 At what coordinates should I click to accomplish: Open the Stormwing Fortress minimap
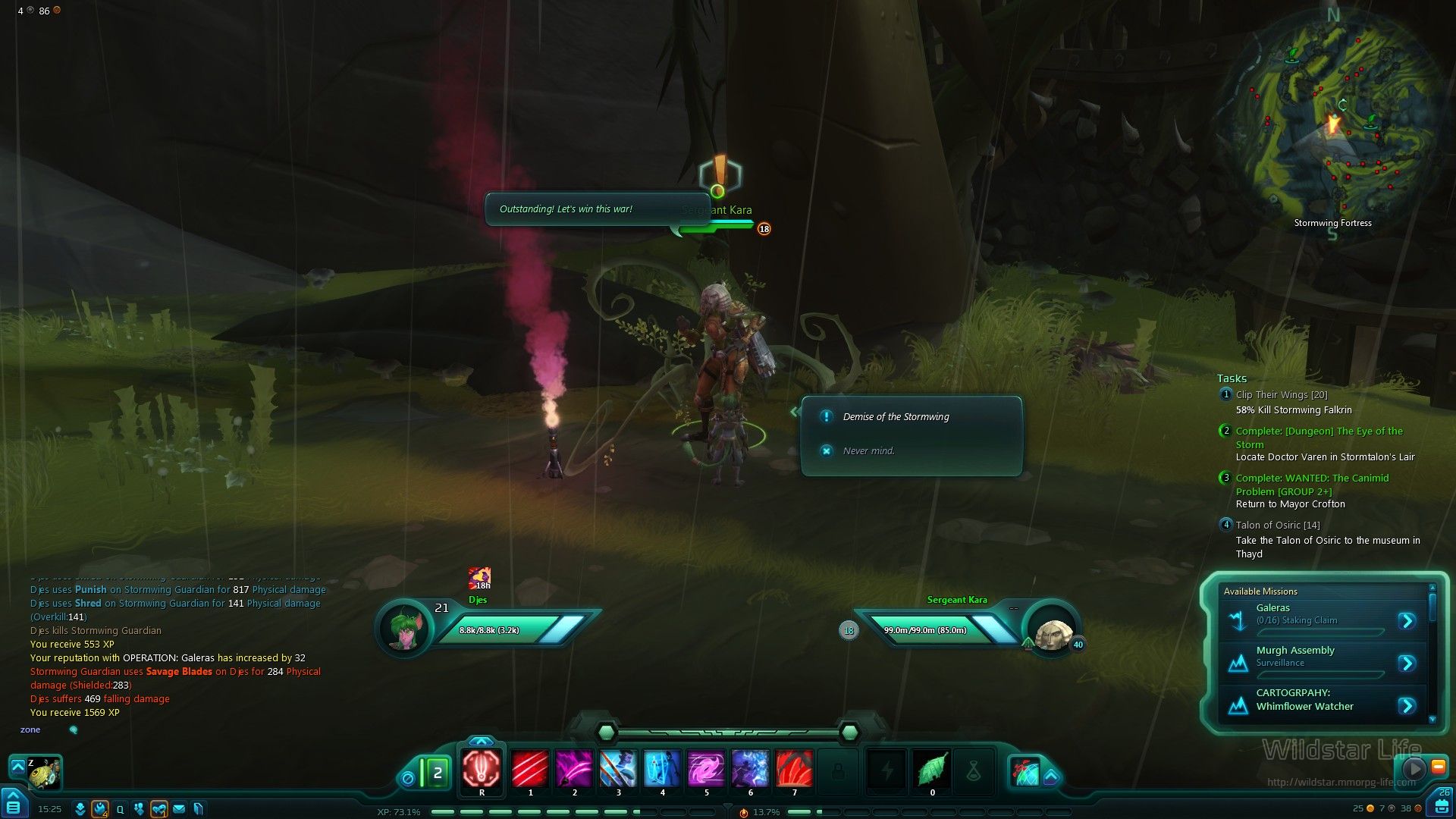pyautogui.click(x=1332, y=121)
